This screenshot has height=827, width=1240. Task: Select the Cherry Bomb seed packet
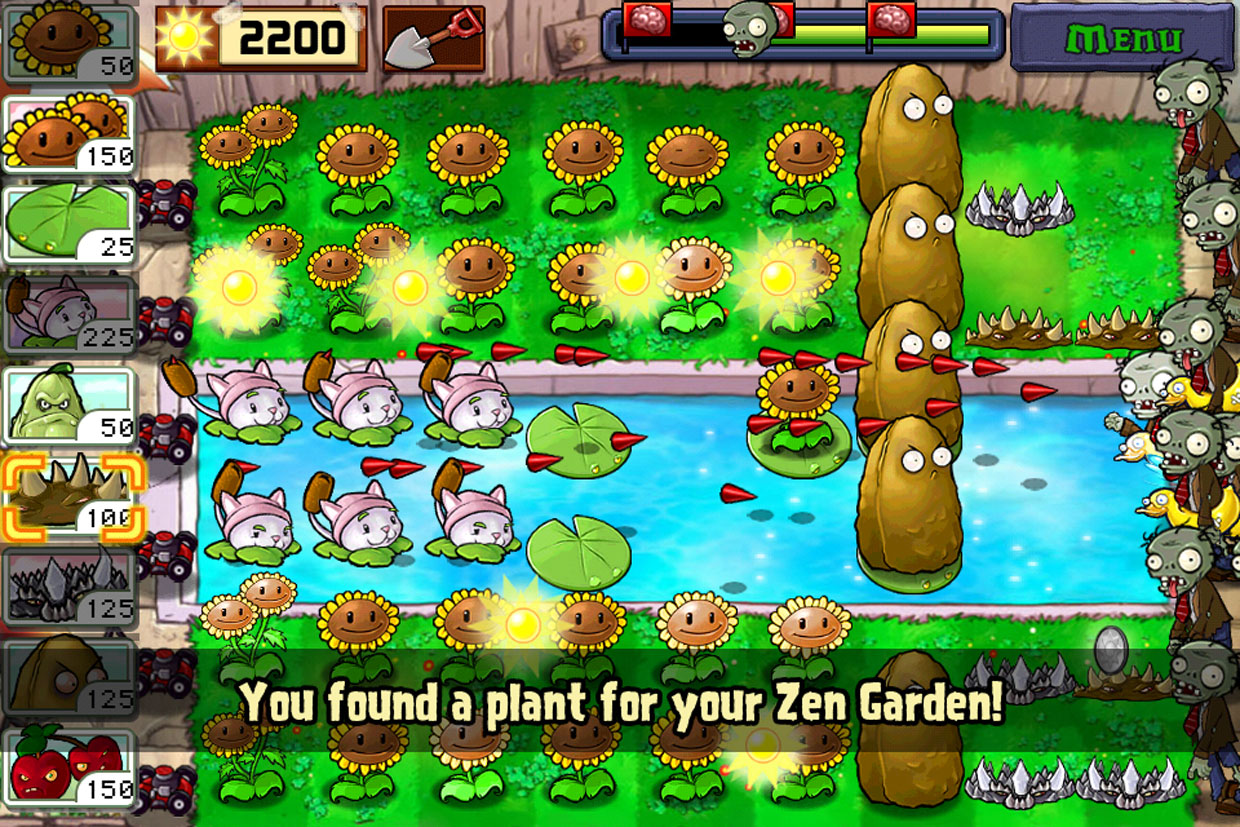[70, 767]
